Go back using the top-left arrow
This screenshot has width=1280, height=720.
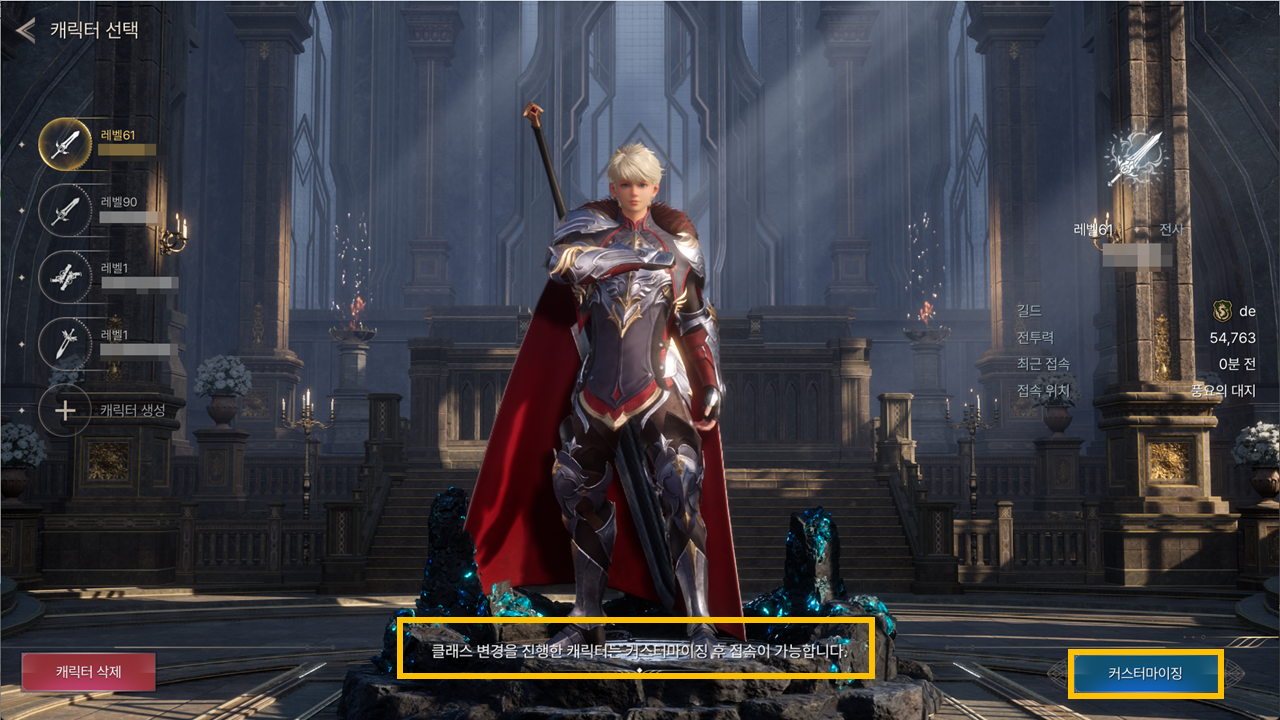click(x=26, y=30)
